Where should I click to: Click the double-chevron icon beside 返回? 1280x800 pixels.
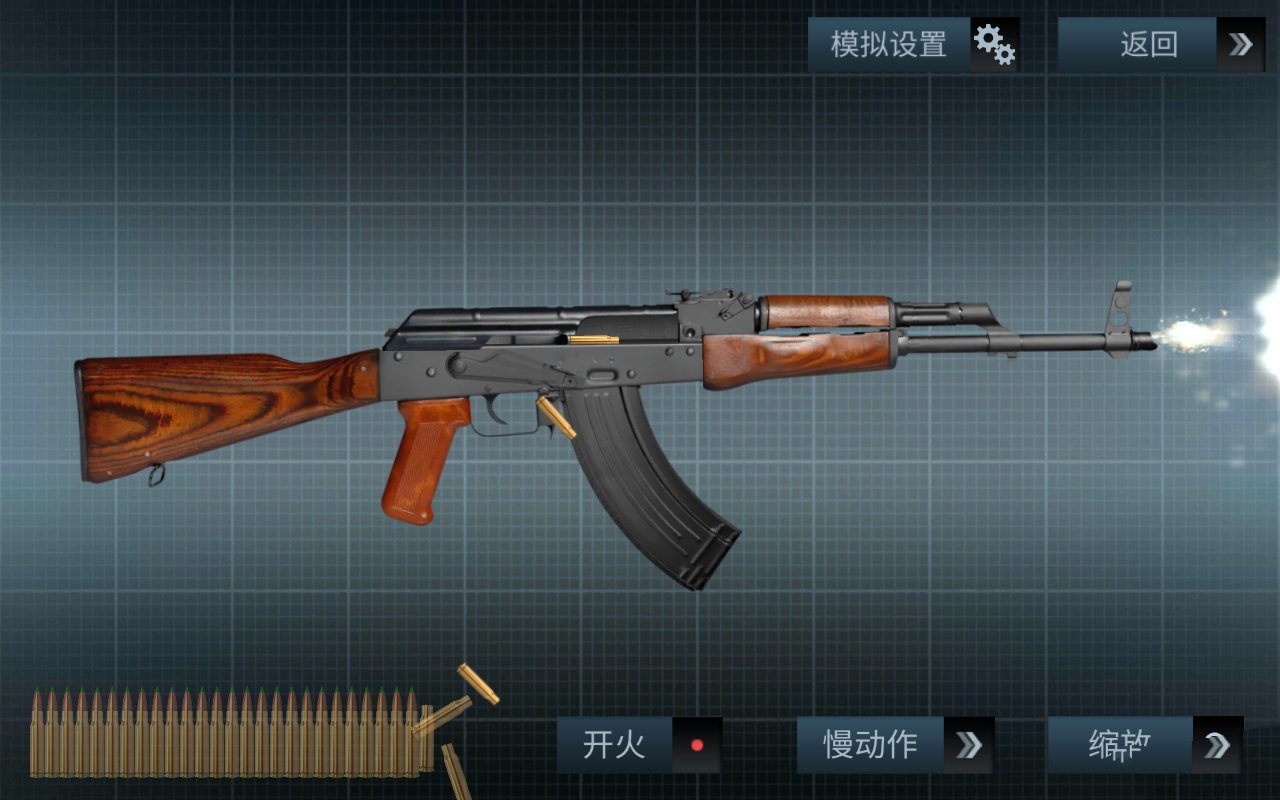tap(1240, 44)
